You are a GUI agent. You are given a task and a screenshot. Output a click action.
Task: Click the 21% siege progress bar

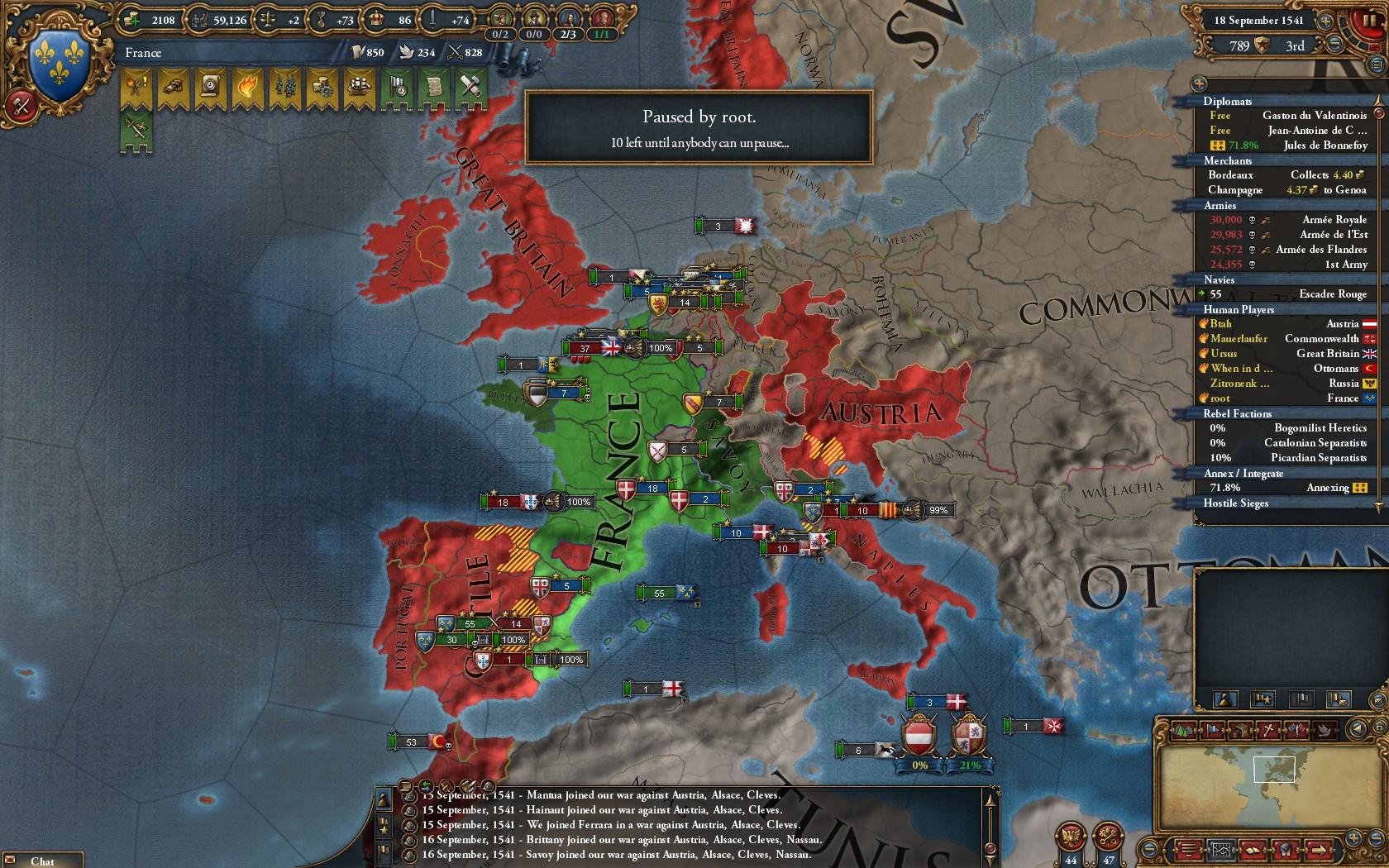coord(970,765)
